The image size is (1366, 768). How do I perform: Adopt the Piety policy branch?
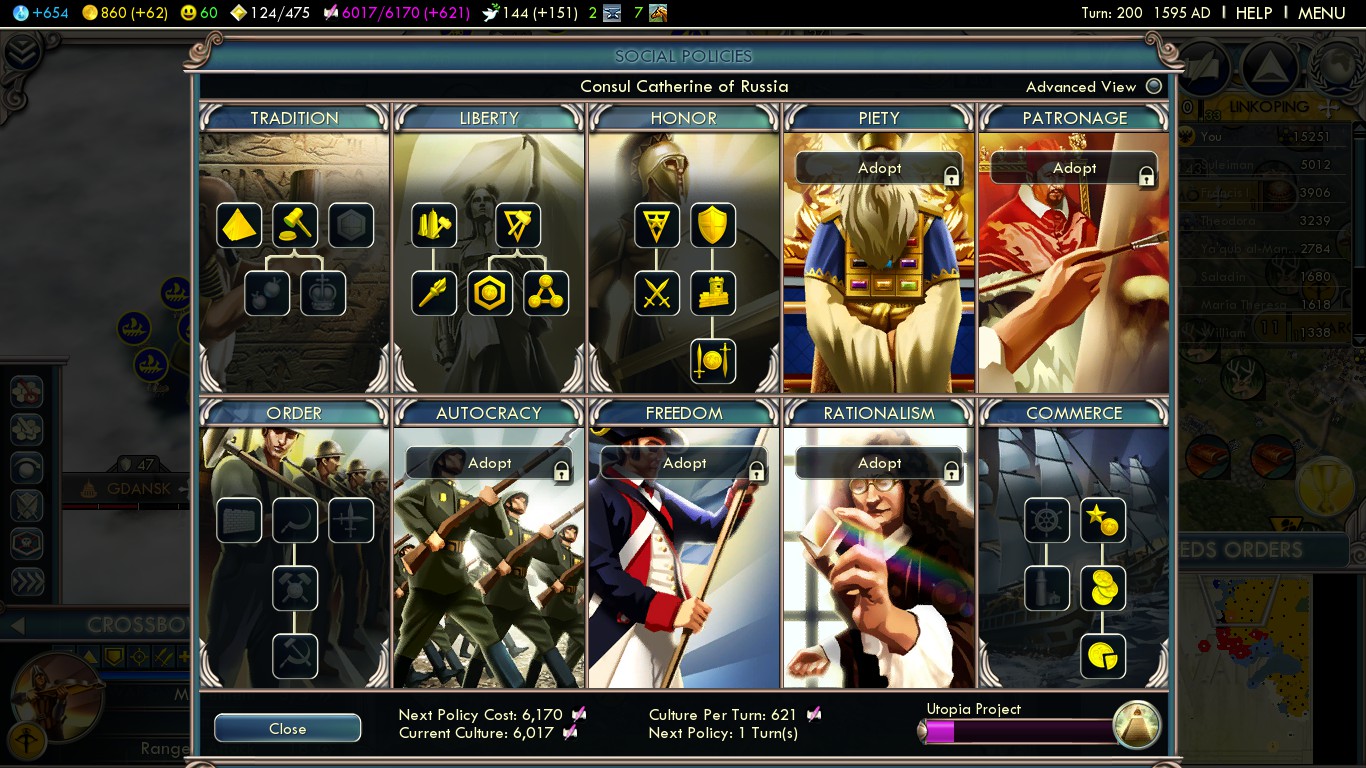pyautogui.click(x=879, y=168)
